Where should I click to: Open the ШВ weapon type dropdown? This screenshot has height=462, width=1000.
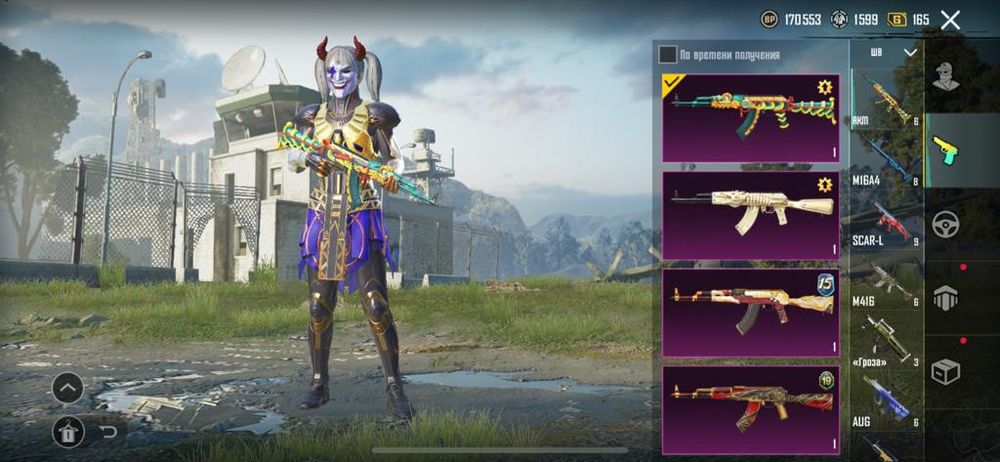coord(893,52)
